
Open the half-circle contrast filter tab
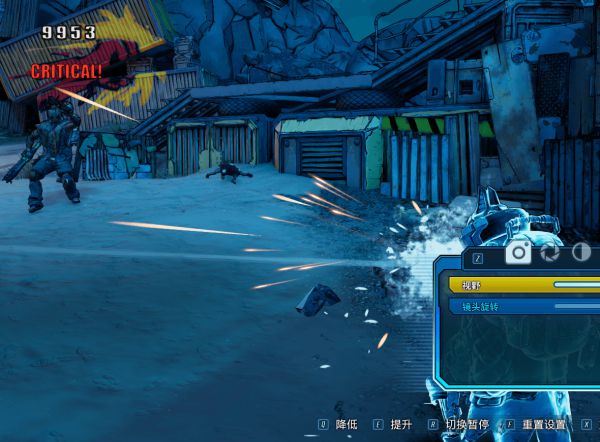(581, 253)
